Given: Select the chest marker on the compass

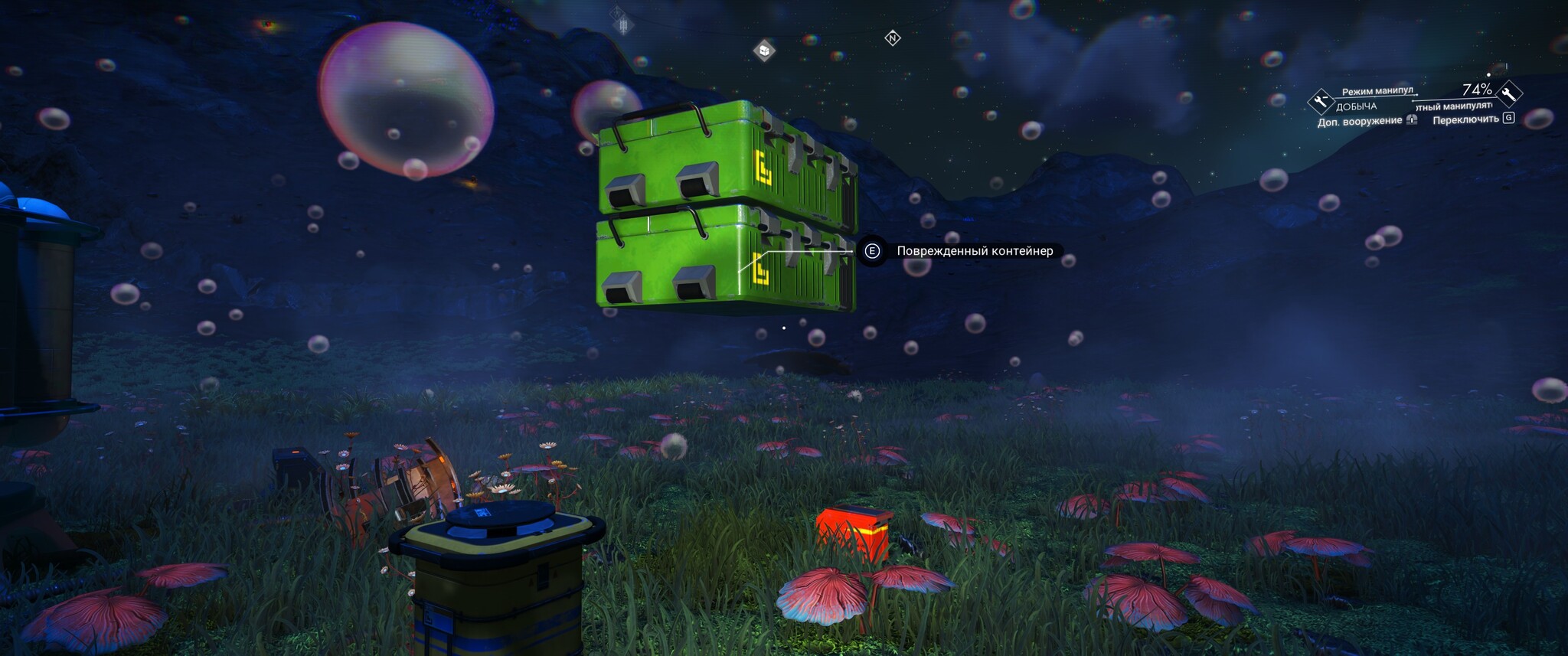Looking at the screenshot, I should (764, 51).
